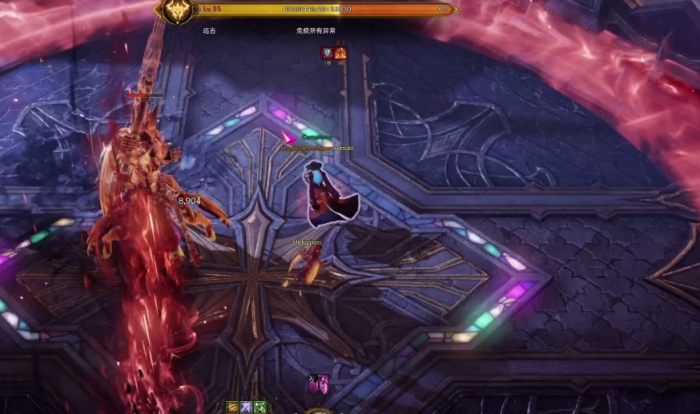Select the blue shield buff icon under the boss bar

click(326, 52)
